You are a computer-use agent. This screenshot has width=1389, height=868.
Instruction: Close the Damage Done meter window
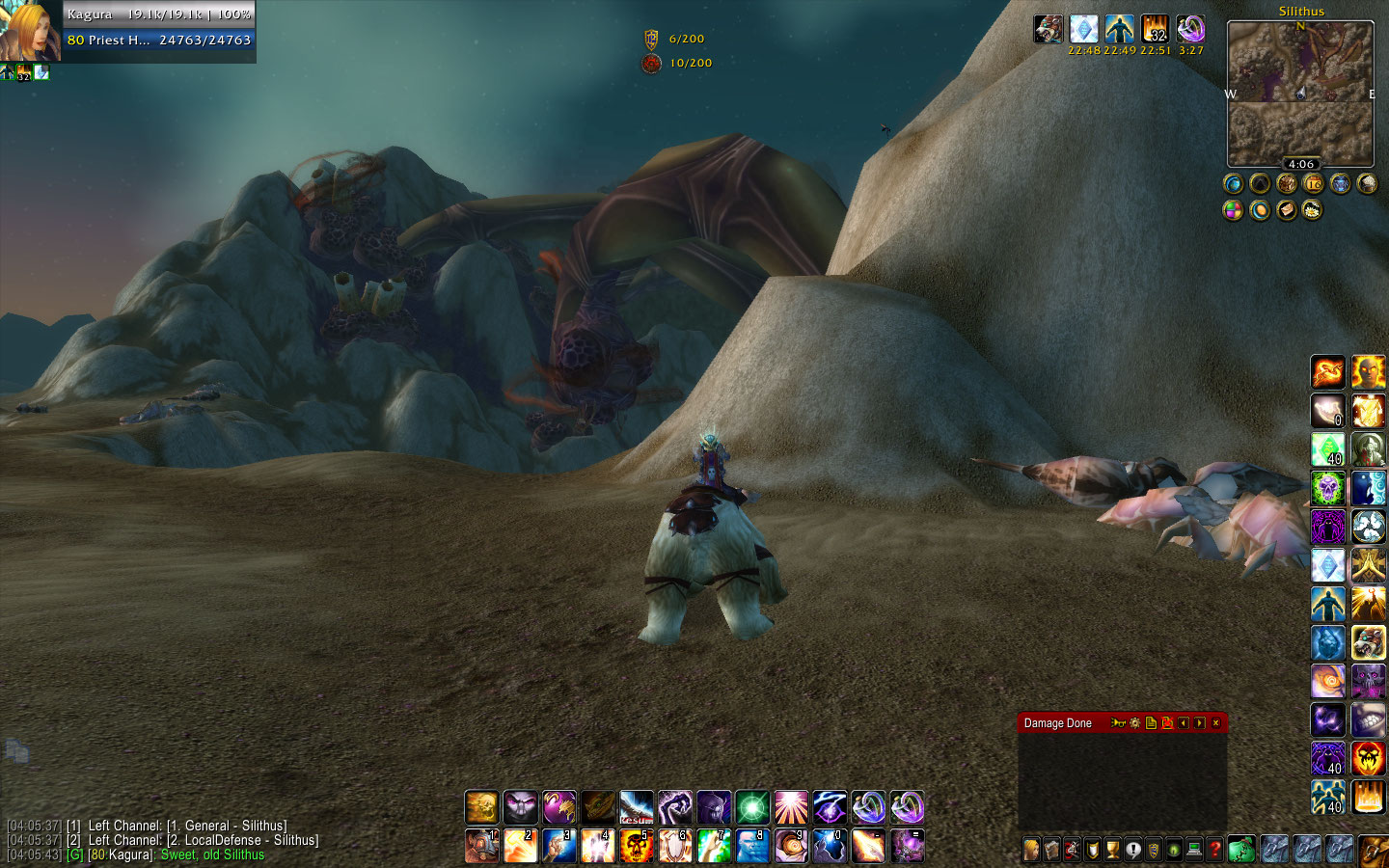pos(1215,723)
